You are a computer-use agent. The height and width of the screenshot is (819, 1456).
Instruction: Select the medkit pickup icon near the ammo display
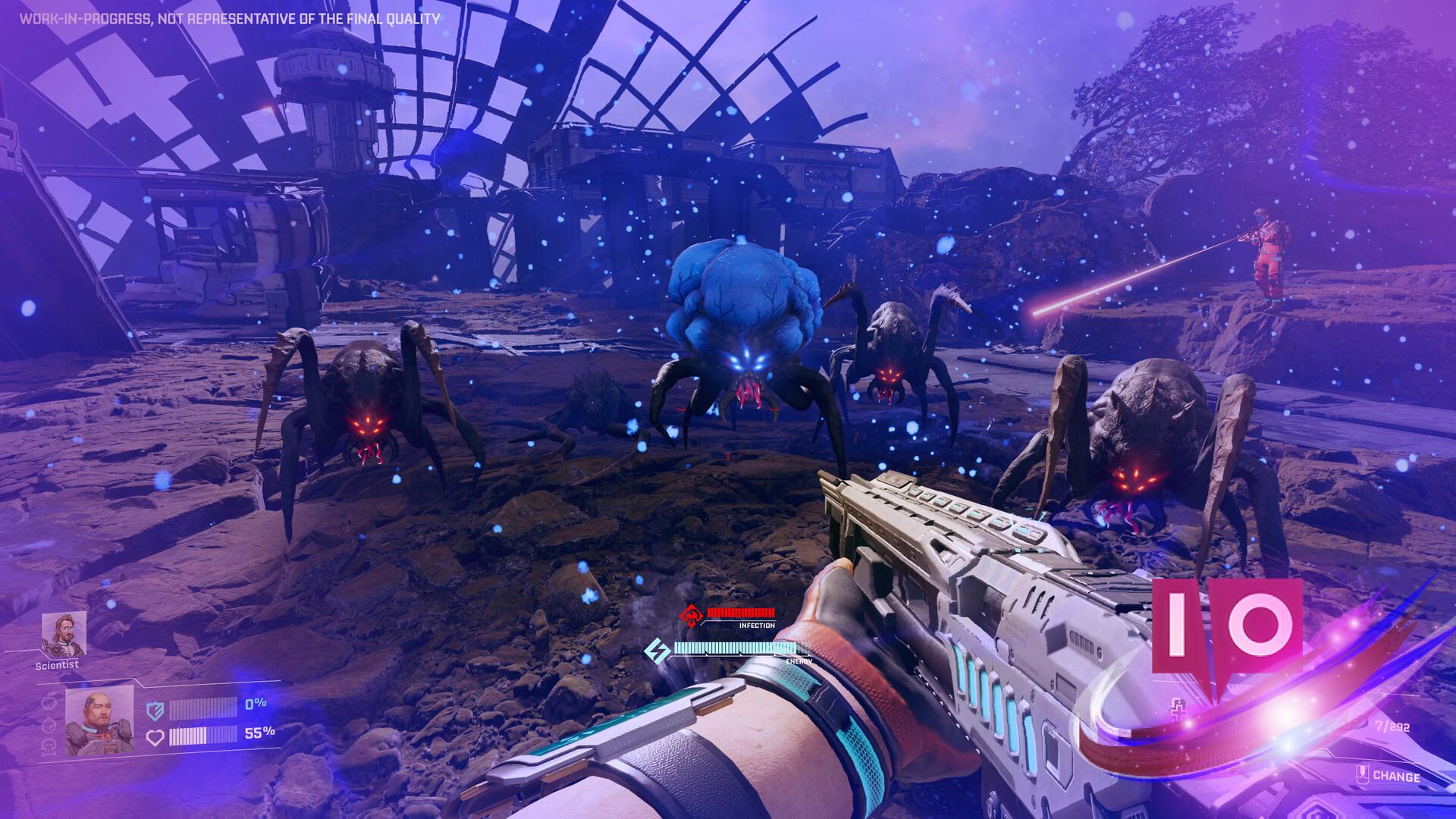1178,707
